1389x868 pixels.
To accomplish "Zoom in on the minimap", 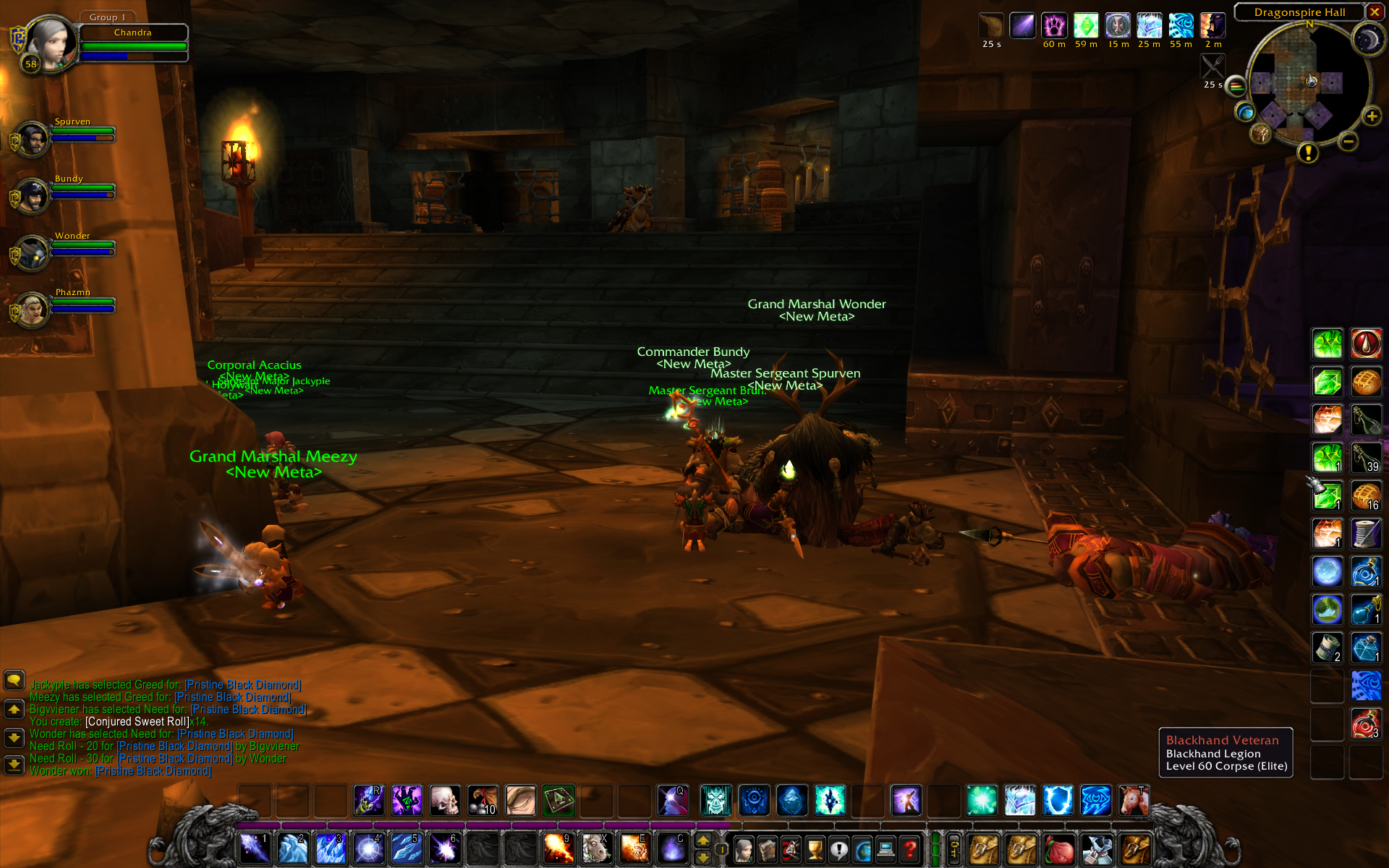I will pos(1372,116).
